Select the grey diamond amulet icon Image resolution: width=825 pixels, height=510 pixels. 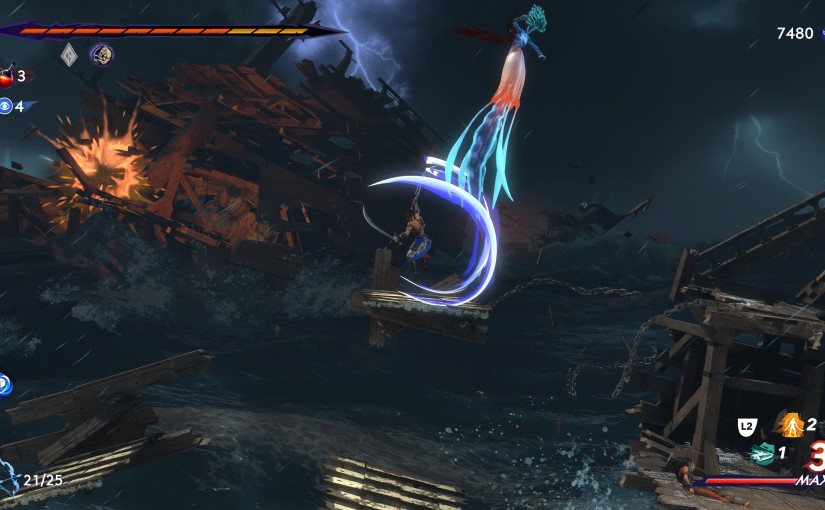point(69,53)
